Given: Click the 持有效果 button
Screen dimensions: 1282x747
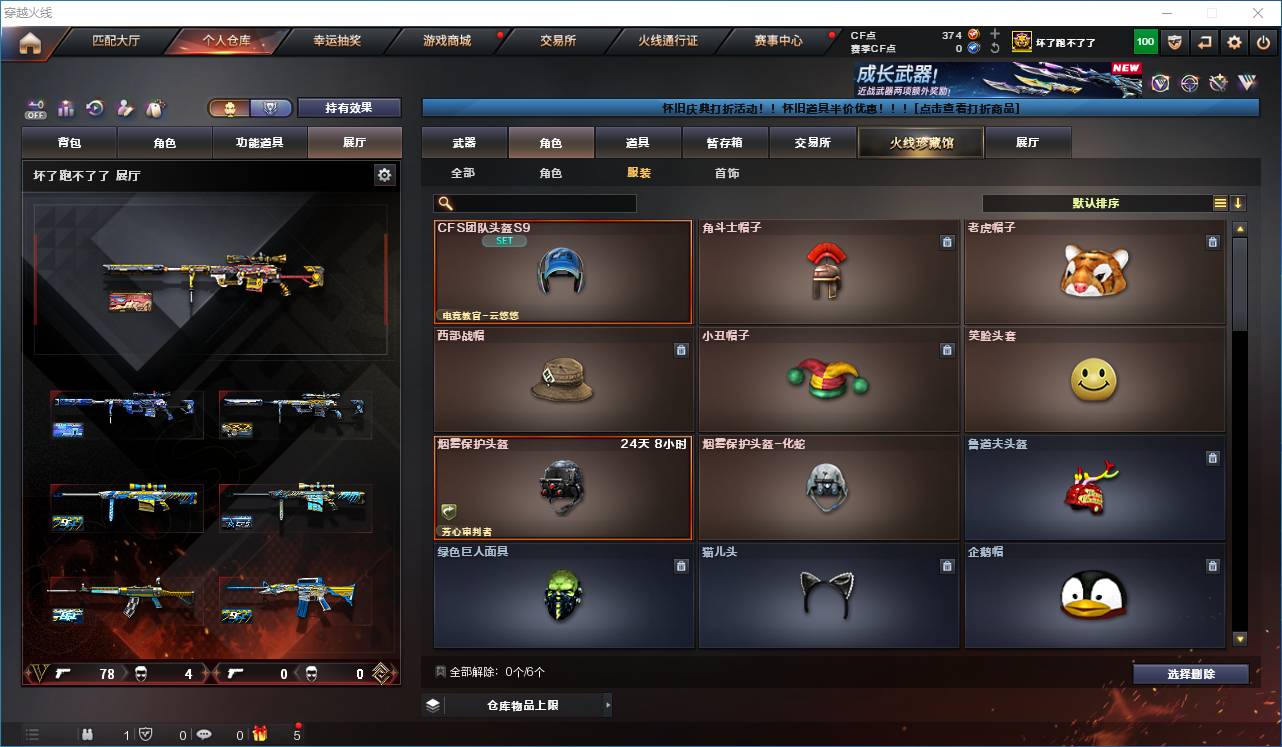Looking at the screenshot, I should pyautogui.click(x=348, y=107).
